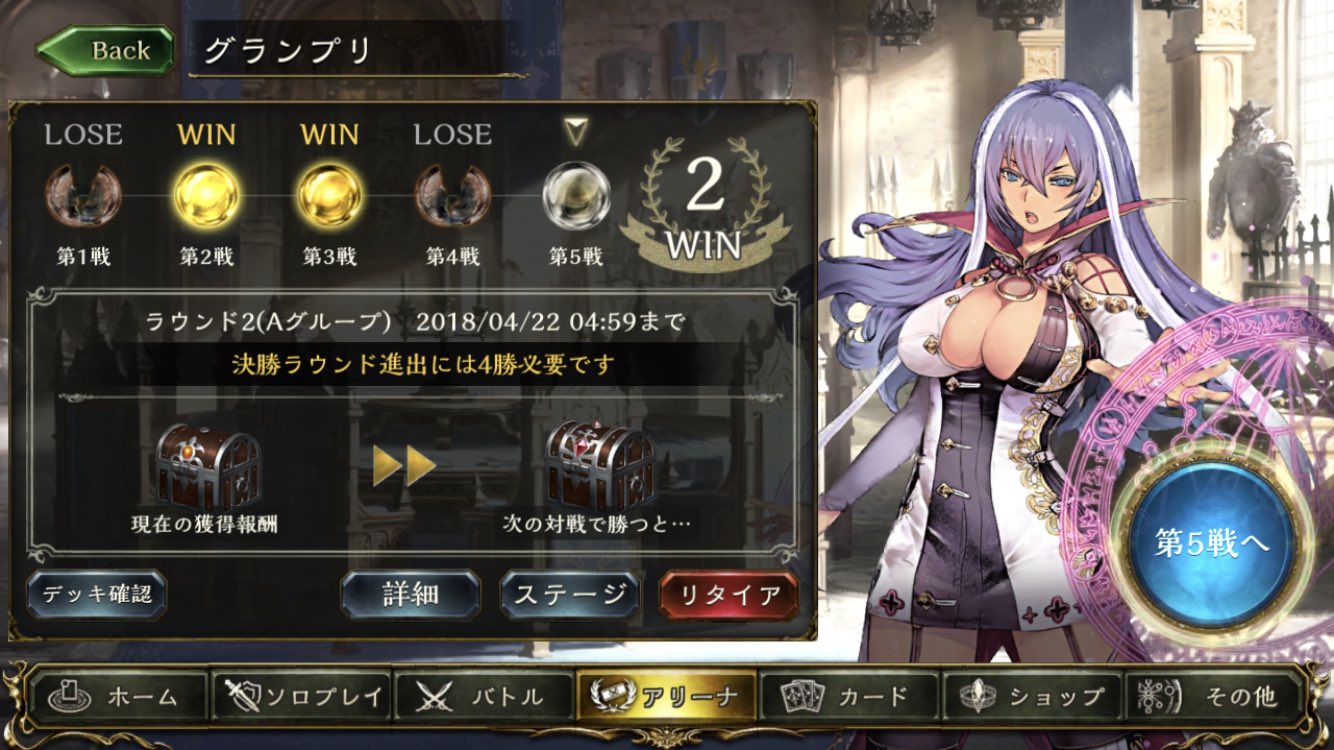Click the gold medal for 第2戦

[205, 196]
